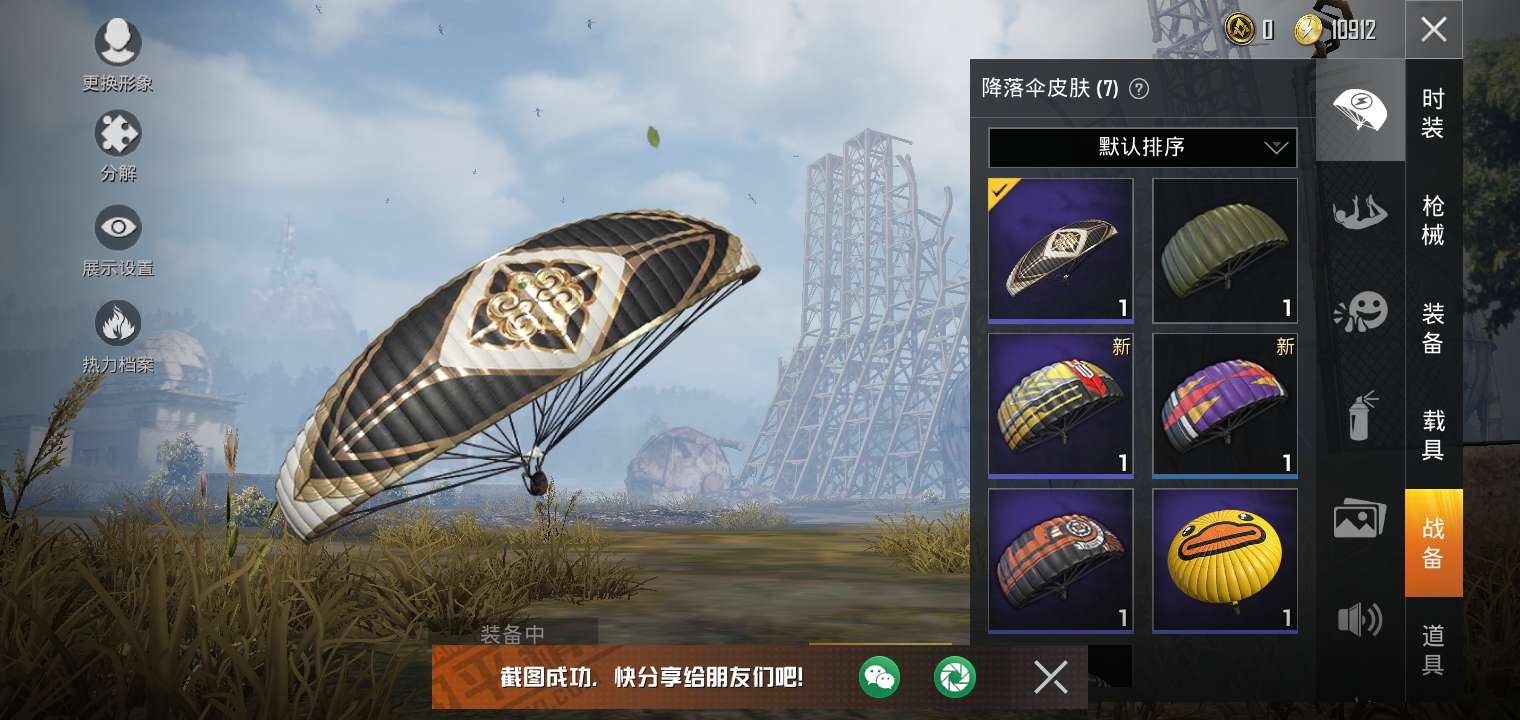Image resolution: width=1520 pixels, height=720 pixels.
Task: Expand the 默认排序 sorting dropdown
Action: (1142, 148)
